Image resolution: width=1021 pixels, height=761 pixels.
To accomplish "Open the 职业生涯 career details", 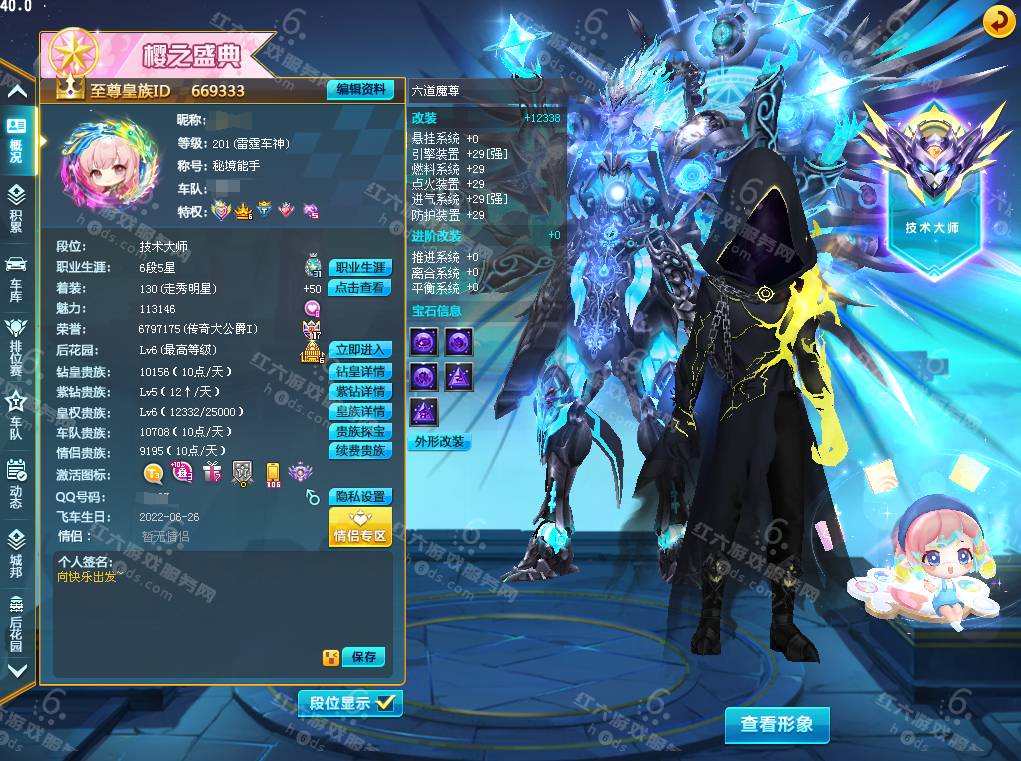I will coord(360,268).
